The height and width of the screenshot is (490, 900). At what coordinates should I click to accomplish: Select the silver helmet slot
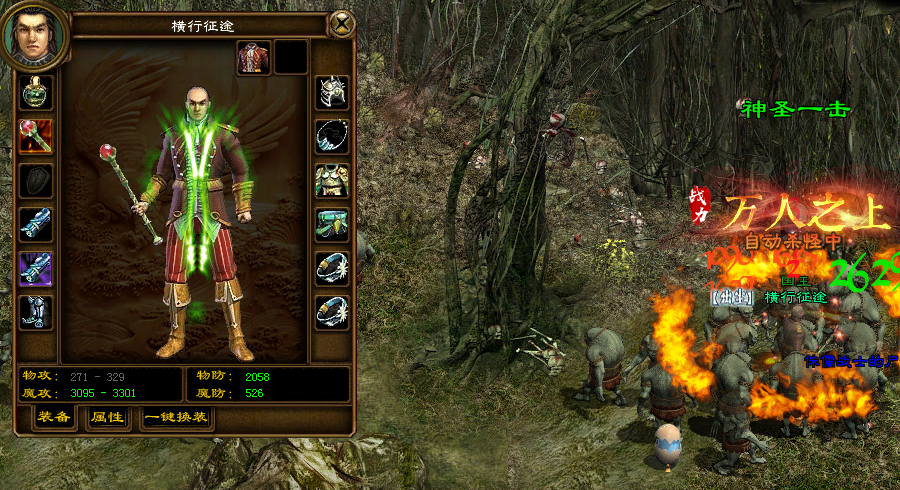[332, 93]
